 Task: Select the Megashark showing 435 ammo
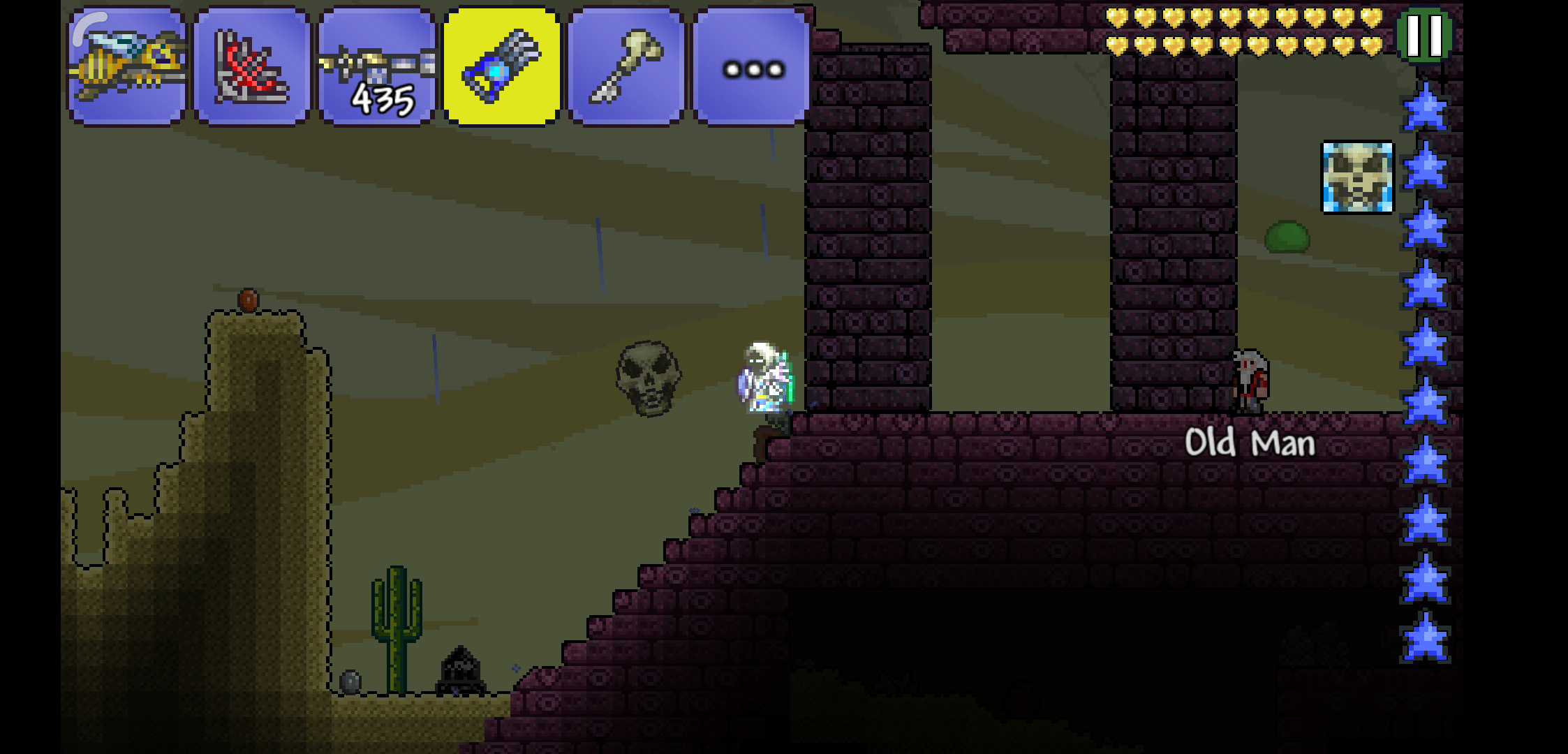[375, 67]
